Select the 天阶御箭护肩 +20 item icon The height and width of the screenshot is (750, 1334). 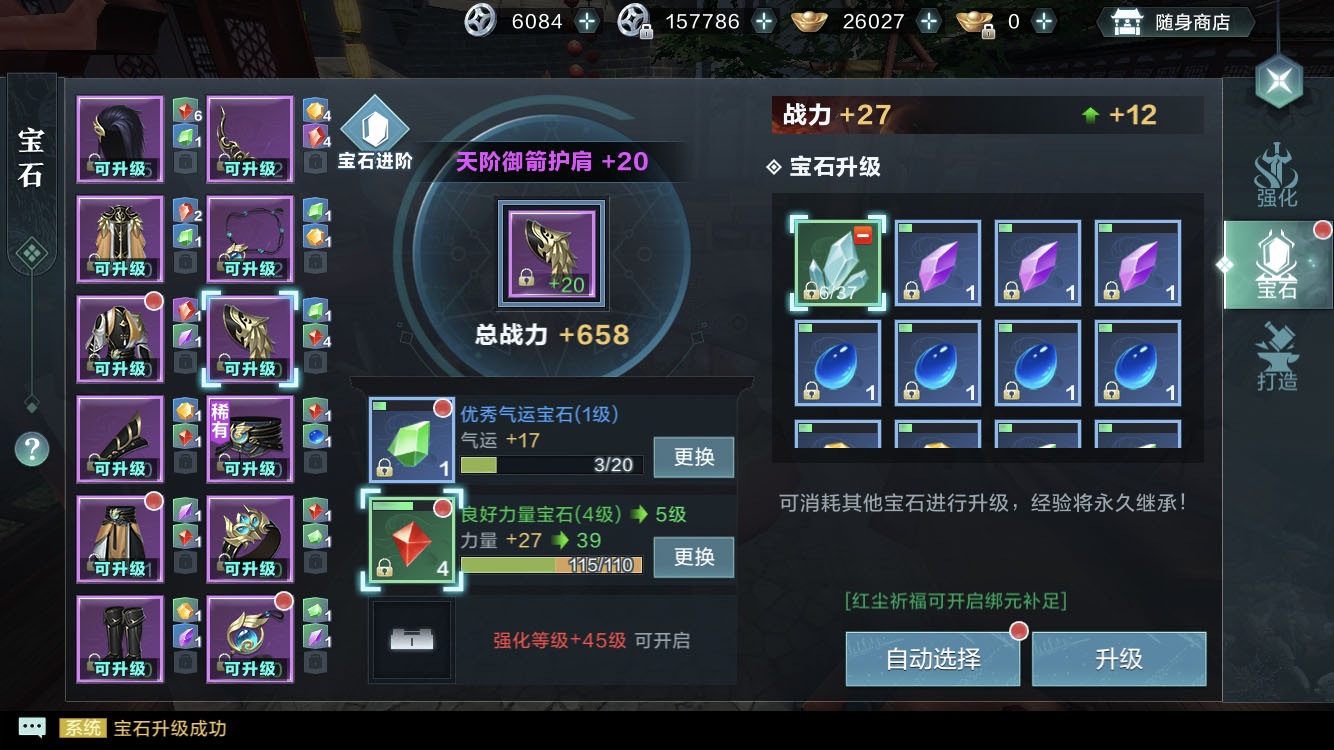[x=553, y=252]
